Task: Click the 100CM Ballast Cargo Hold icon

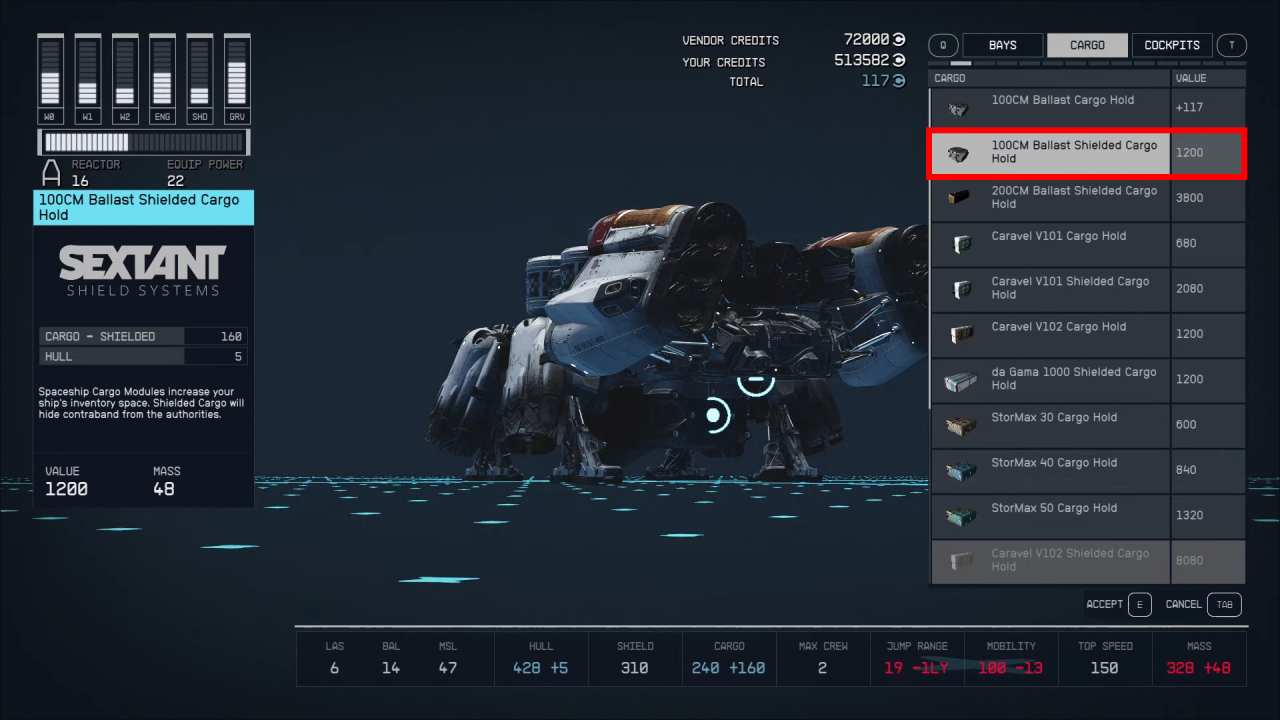Action: pyautogui.click(x=960, y=108)
